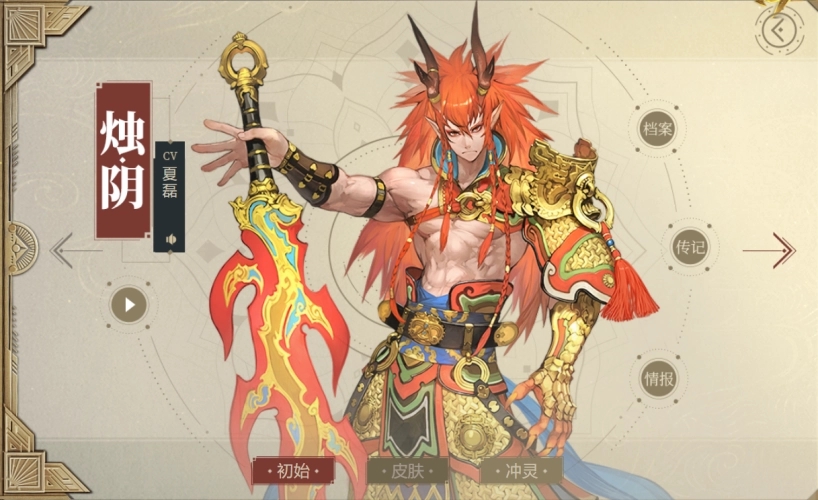
Task: Play the CV 夏磊 voice sample
Action: point(170,239)
